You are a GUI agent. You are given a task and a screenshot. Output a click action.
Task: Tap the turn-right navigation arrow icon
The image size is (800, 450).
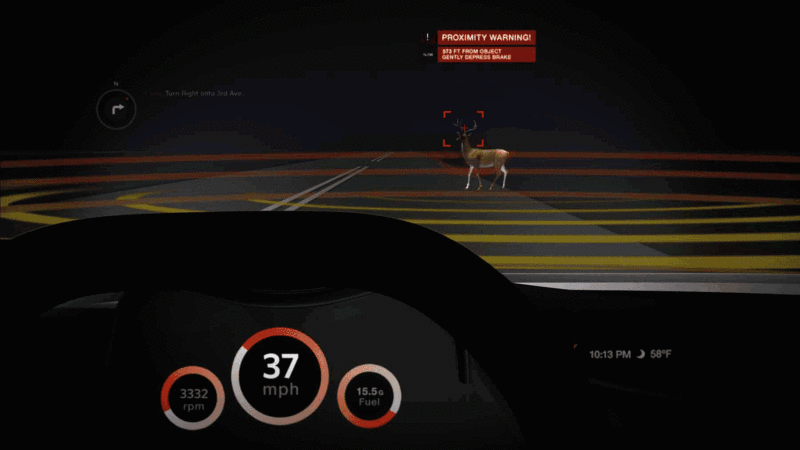[x=116, y=108]
